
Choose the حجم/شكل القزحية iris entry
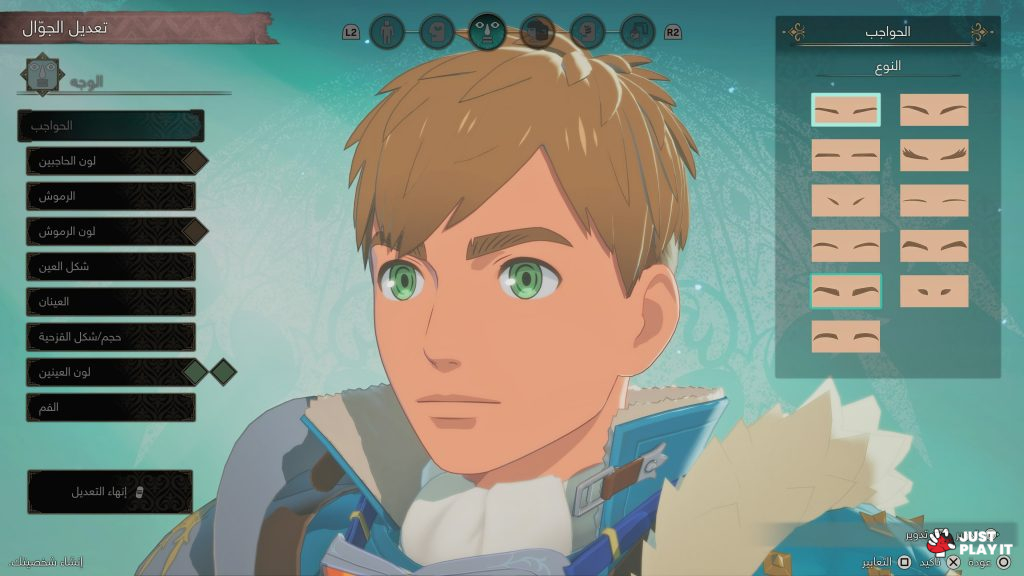coord(110,337)
